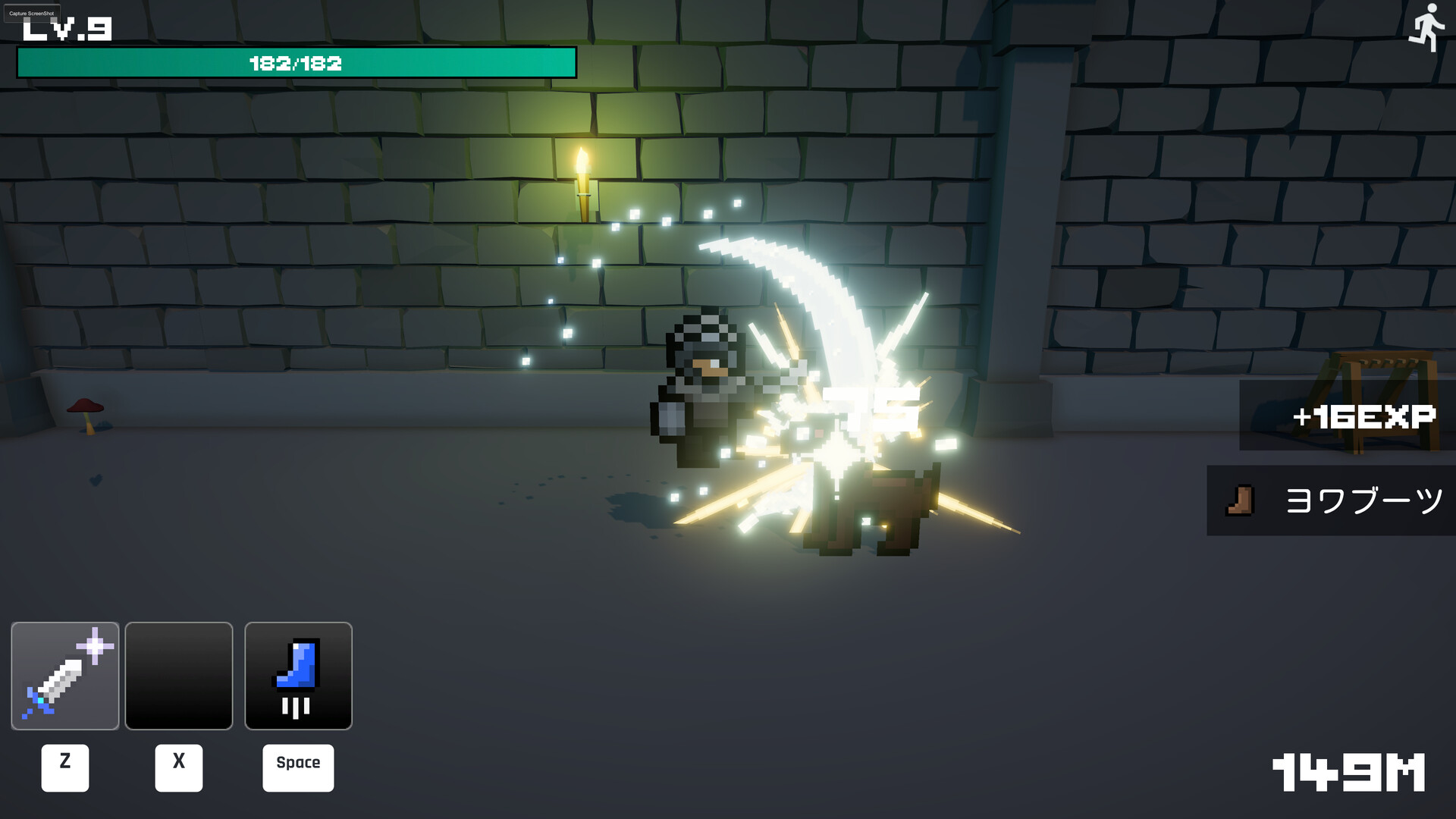The width and height of the screenshot is (1456, 819).
Task: Expand the +16EXP notification panel
Action: (1363, 416)
